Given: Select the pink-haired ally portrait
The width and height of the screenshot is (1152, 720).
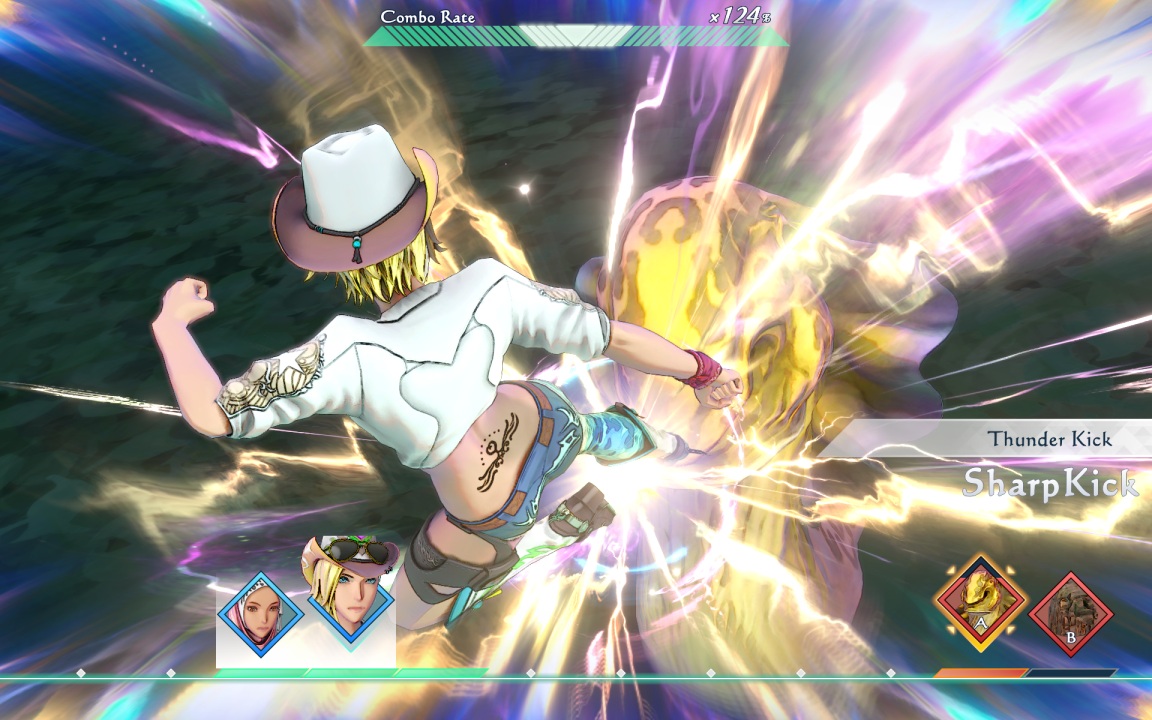Looking at the screenshot, I should 261,613.
